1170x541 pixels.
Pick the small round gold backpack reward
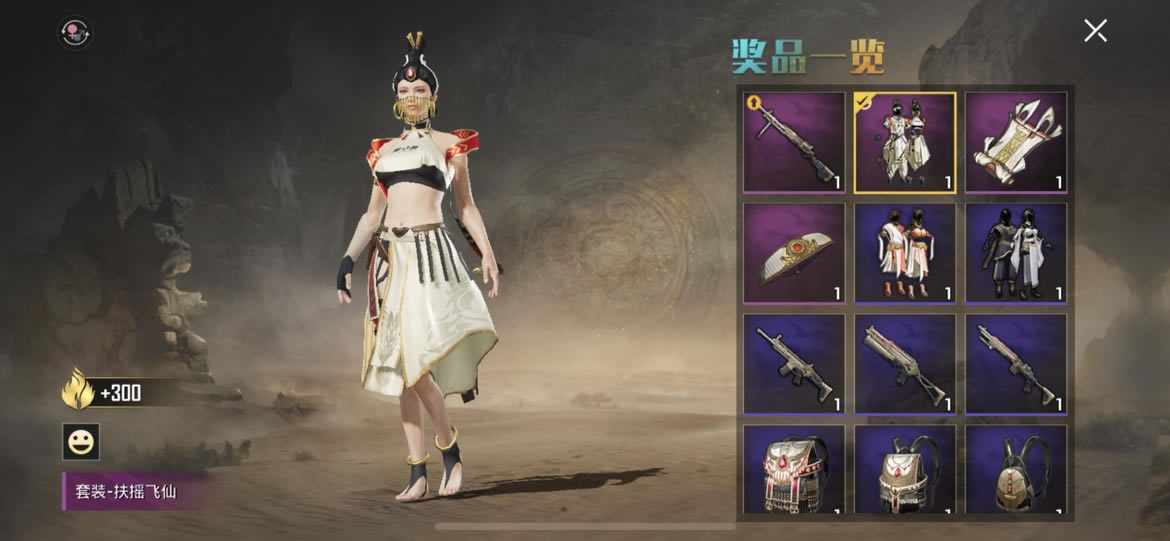tap(1016, 472)
